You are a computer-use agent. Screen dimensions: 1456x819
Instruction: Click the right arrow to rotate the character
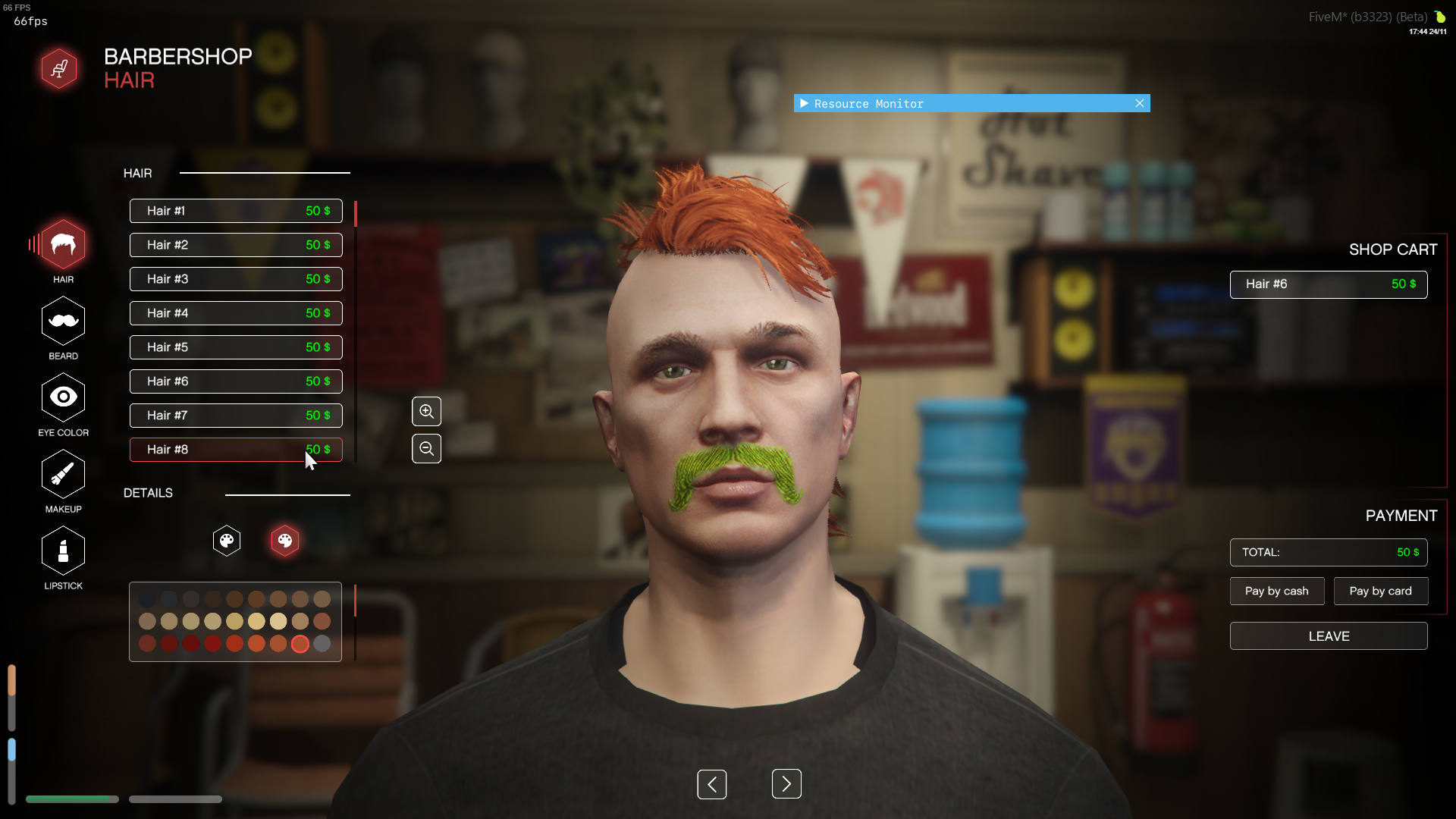click(786, 783)
